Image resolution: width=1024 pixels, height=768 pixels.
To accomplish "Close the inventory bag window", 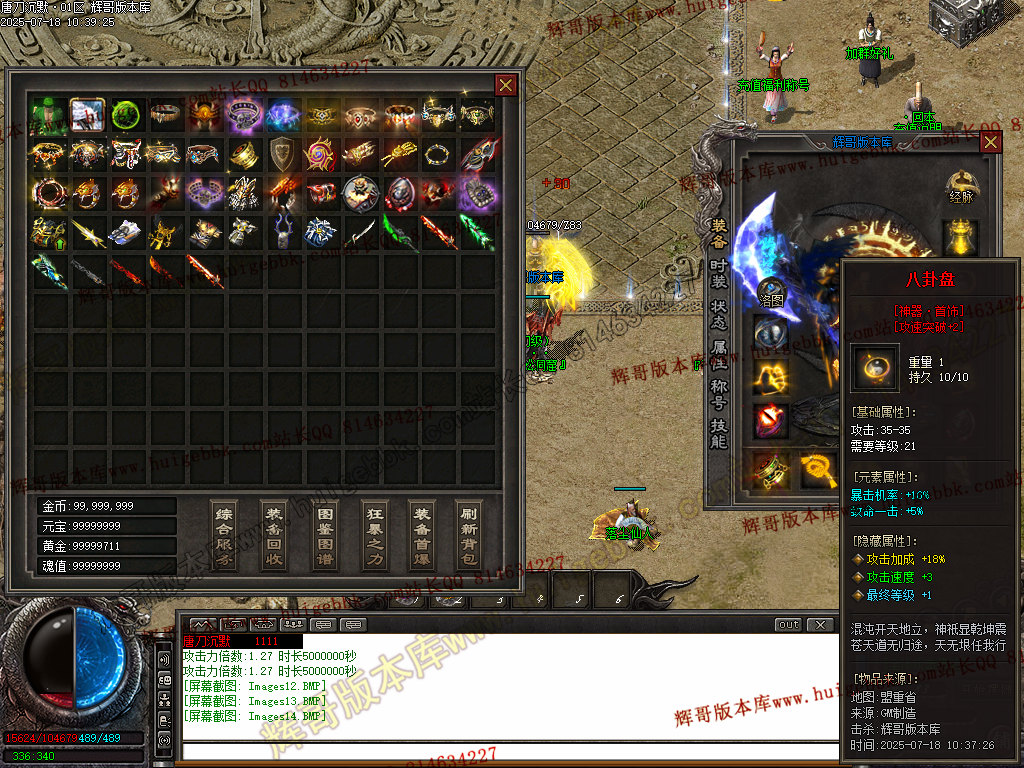I will [506, 85].
